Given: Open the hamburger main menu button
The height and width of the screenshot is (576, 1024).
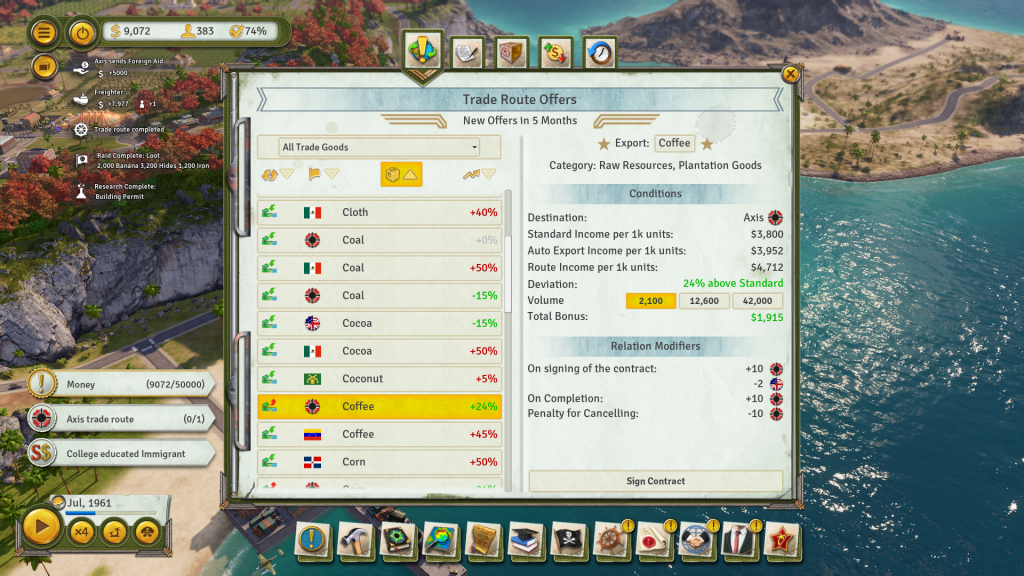Looking at the screenshot, I should click(44, 32).
